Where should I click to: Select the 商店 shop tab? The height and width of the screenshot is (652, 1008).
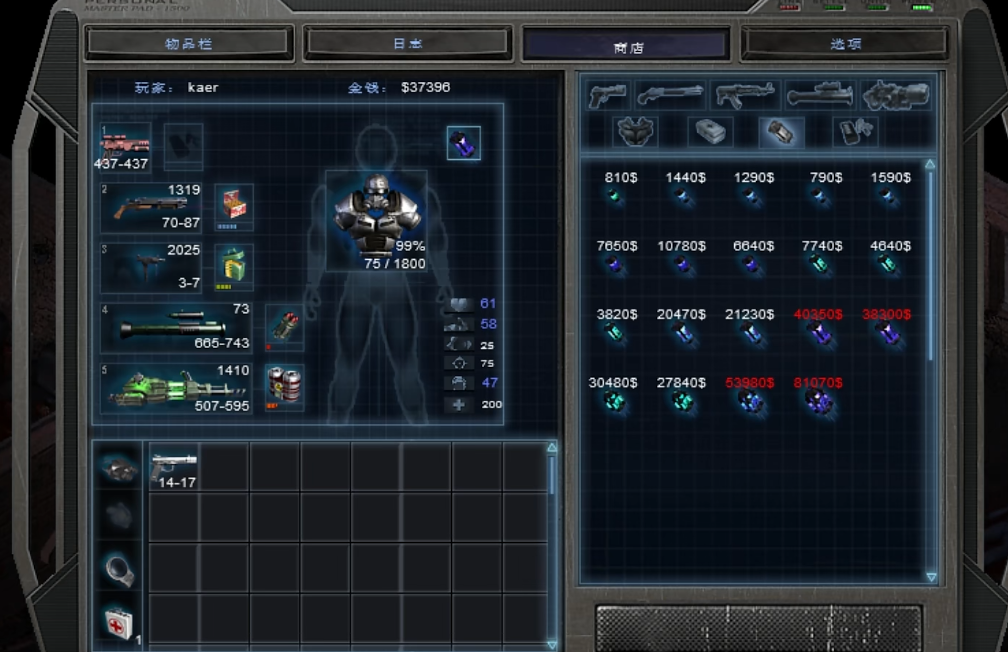coord(626,46)
